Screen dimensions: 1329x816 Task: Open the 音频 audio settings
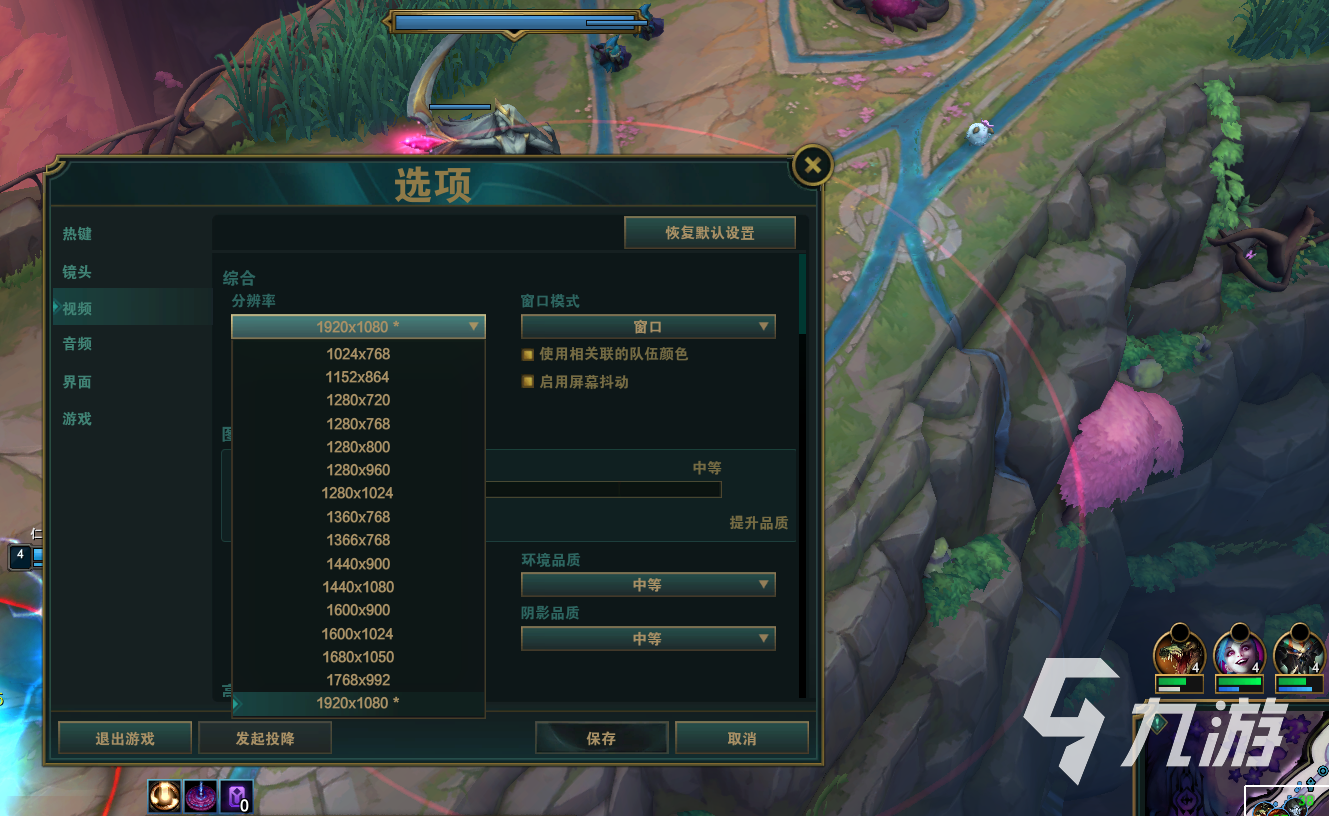tap(77, 344)
